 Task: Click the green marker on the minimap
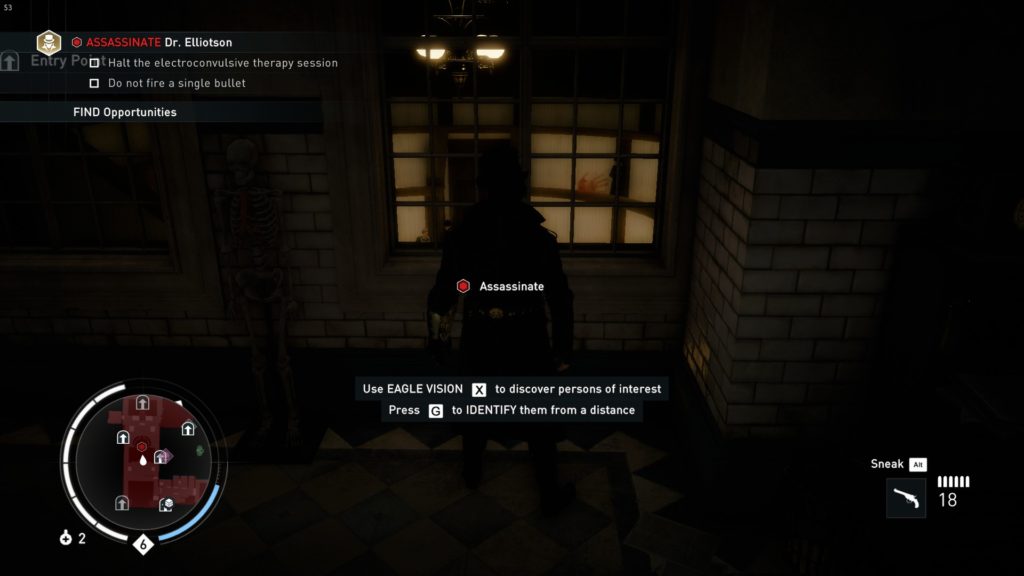click(200, 451)
